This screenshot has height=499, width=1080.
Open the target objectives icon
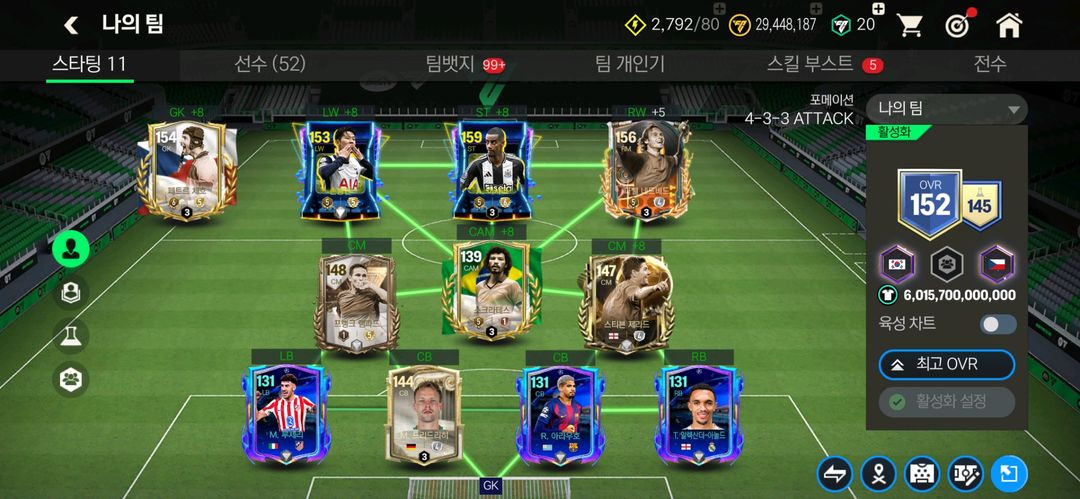click(959, 25)
